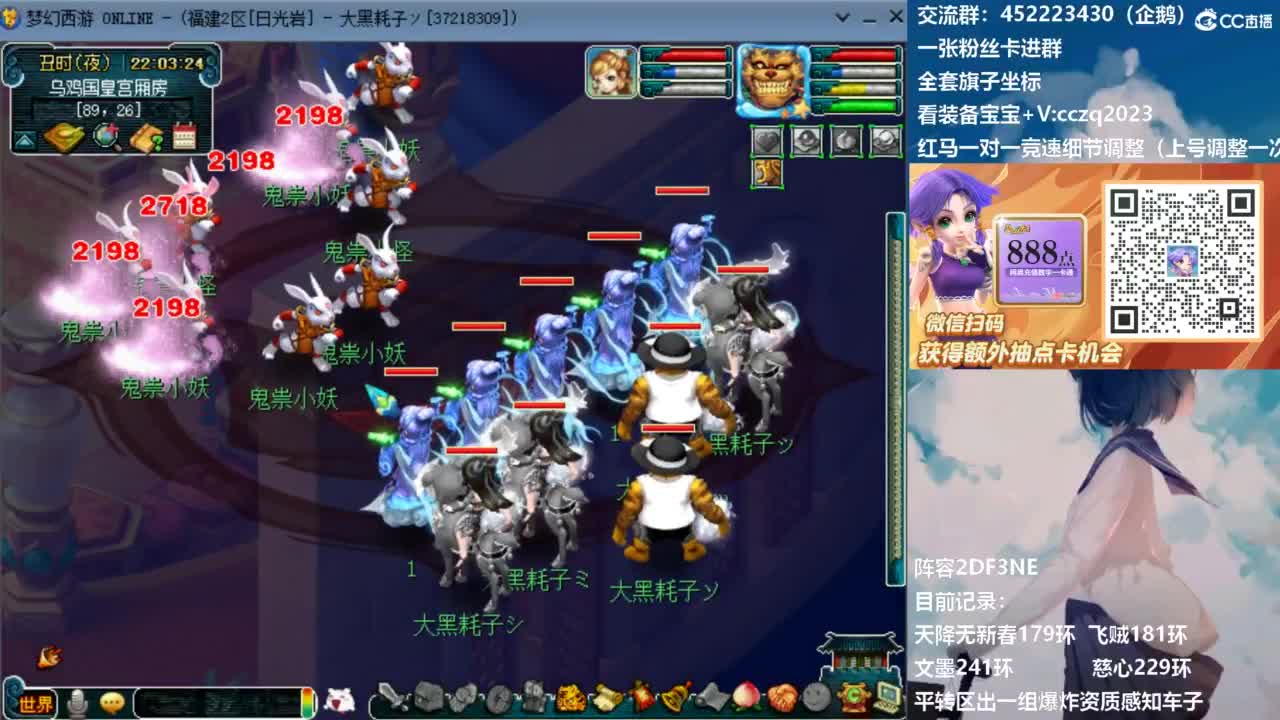The width and height of the screenshot is (1280, 720).
Task: Open the heart-shaped skill slot below the pet portrait
Action: [x=767, y=140]
